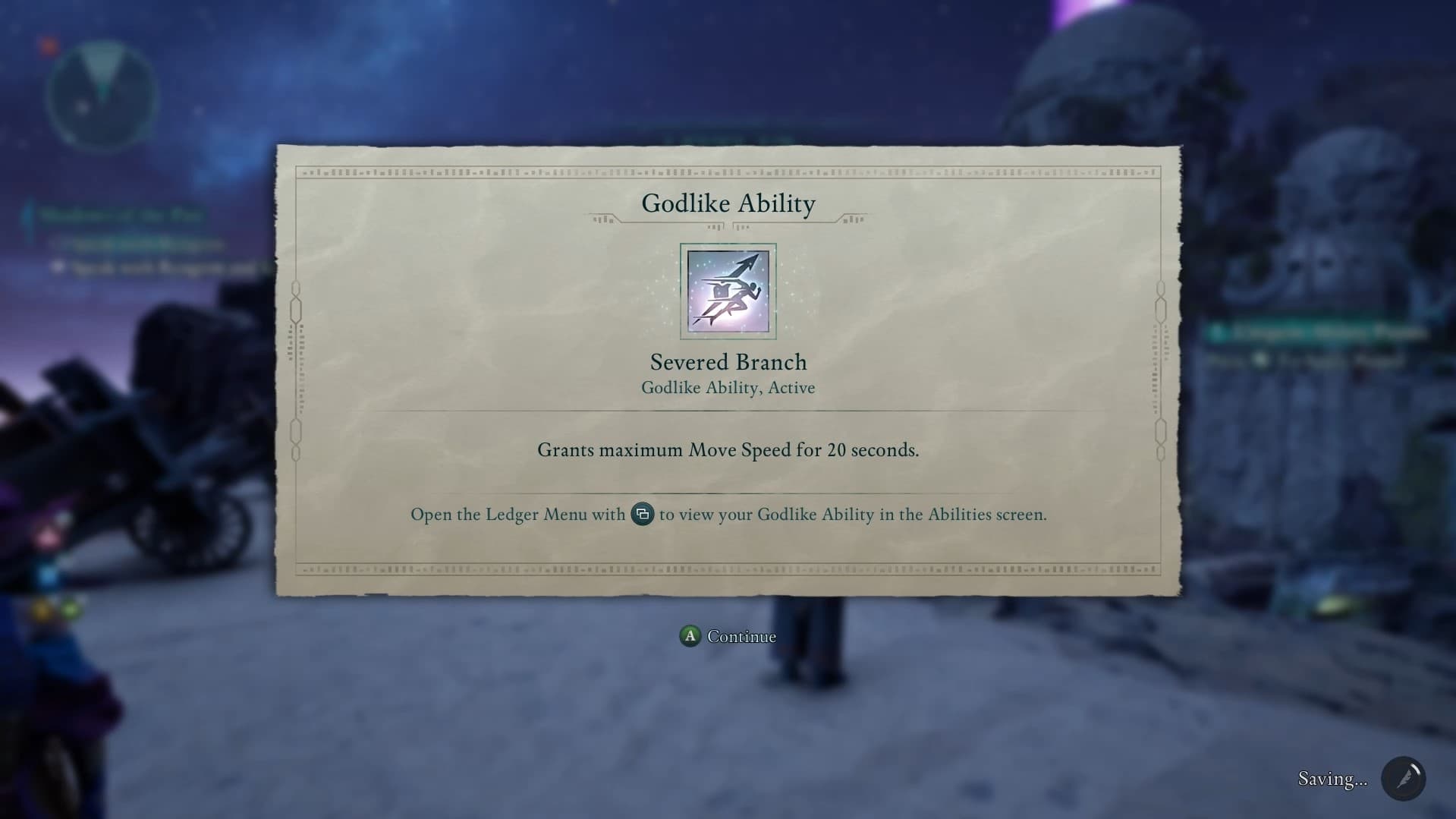Click the Severed Branch name link
This screenshot has height=819, width=1456.
tap(728, 362)
